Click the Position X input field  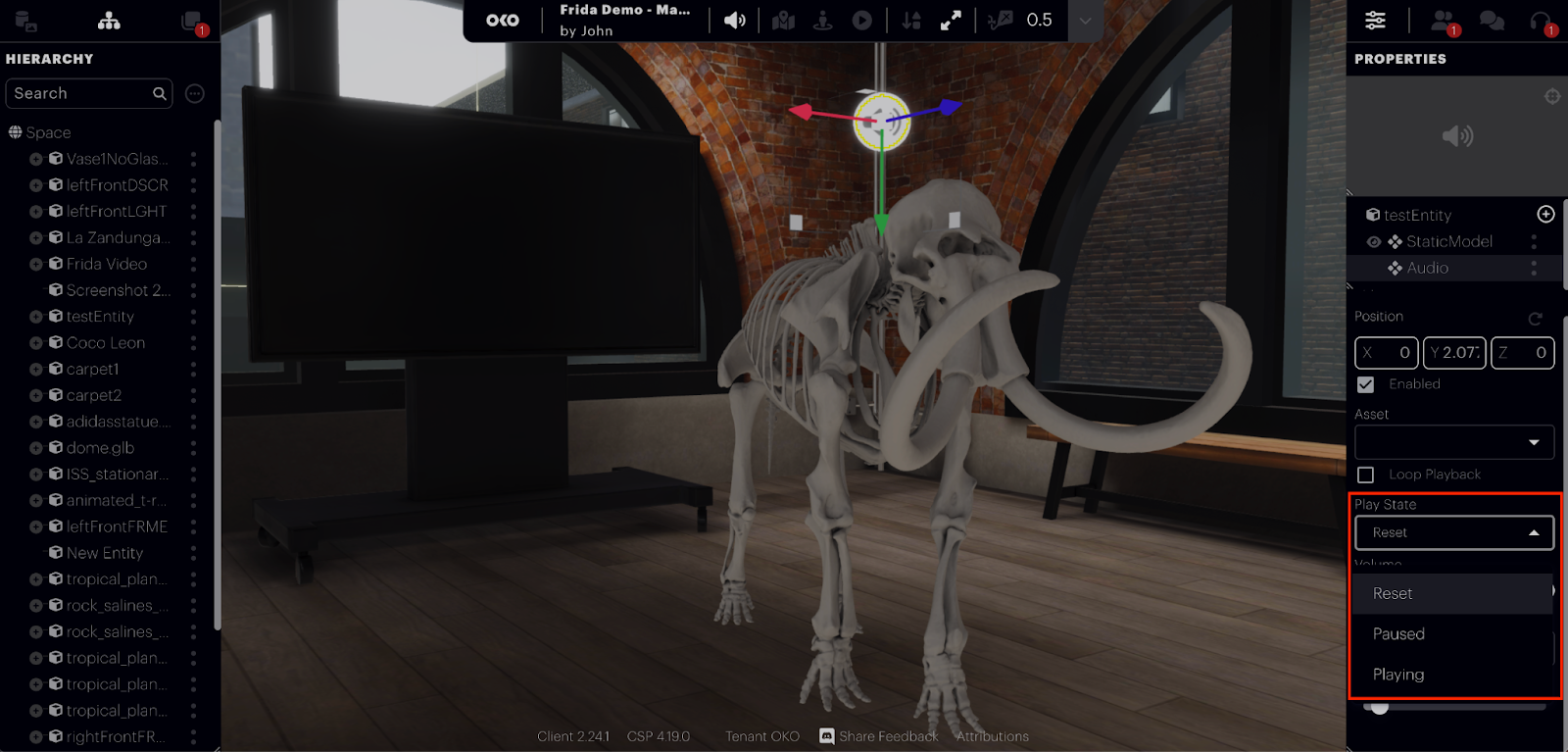coord(1387,353)
